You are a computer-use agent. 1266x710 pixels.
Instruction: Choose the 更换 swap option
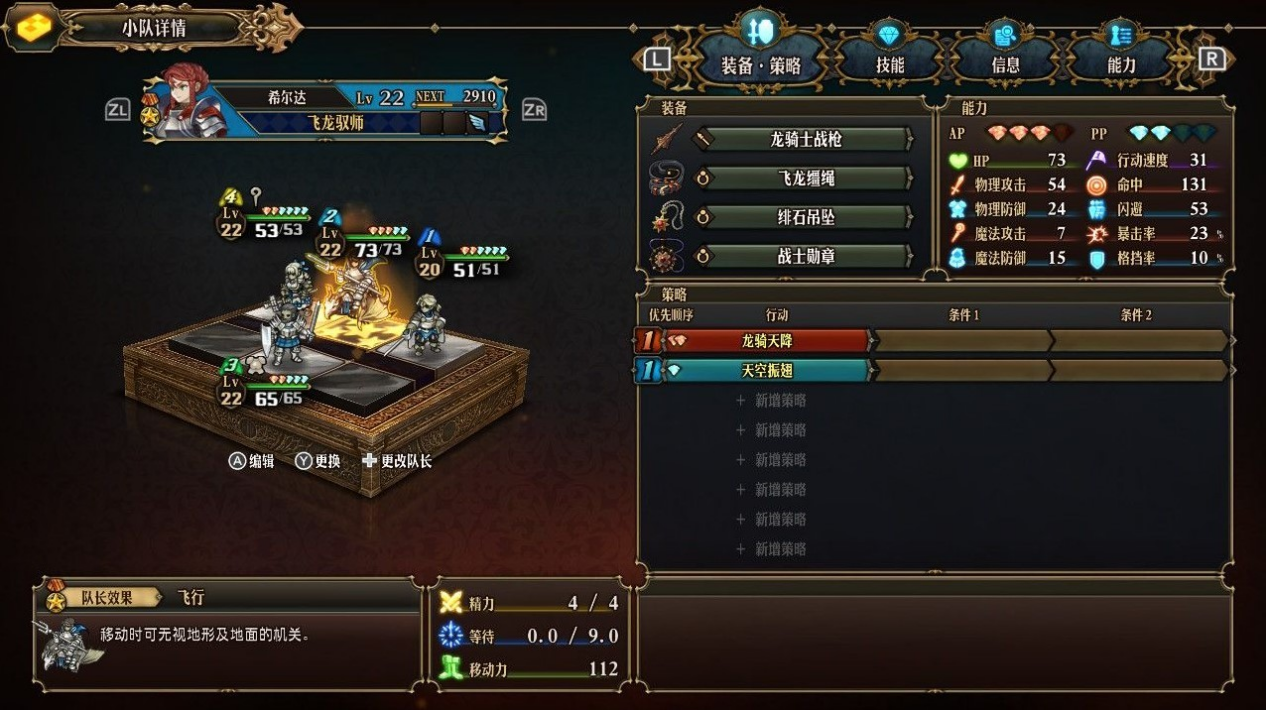point(318,461)
